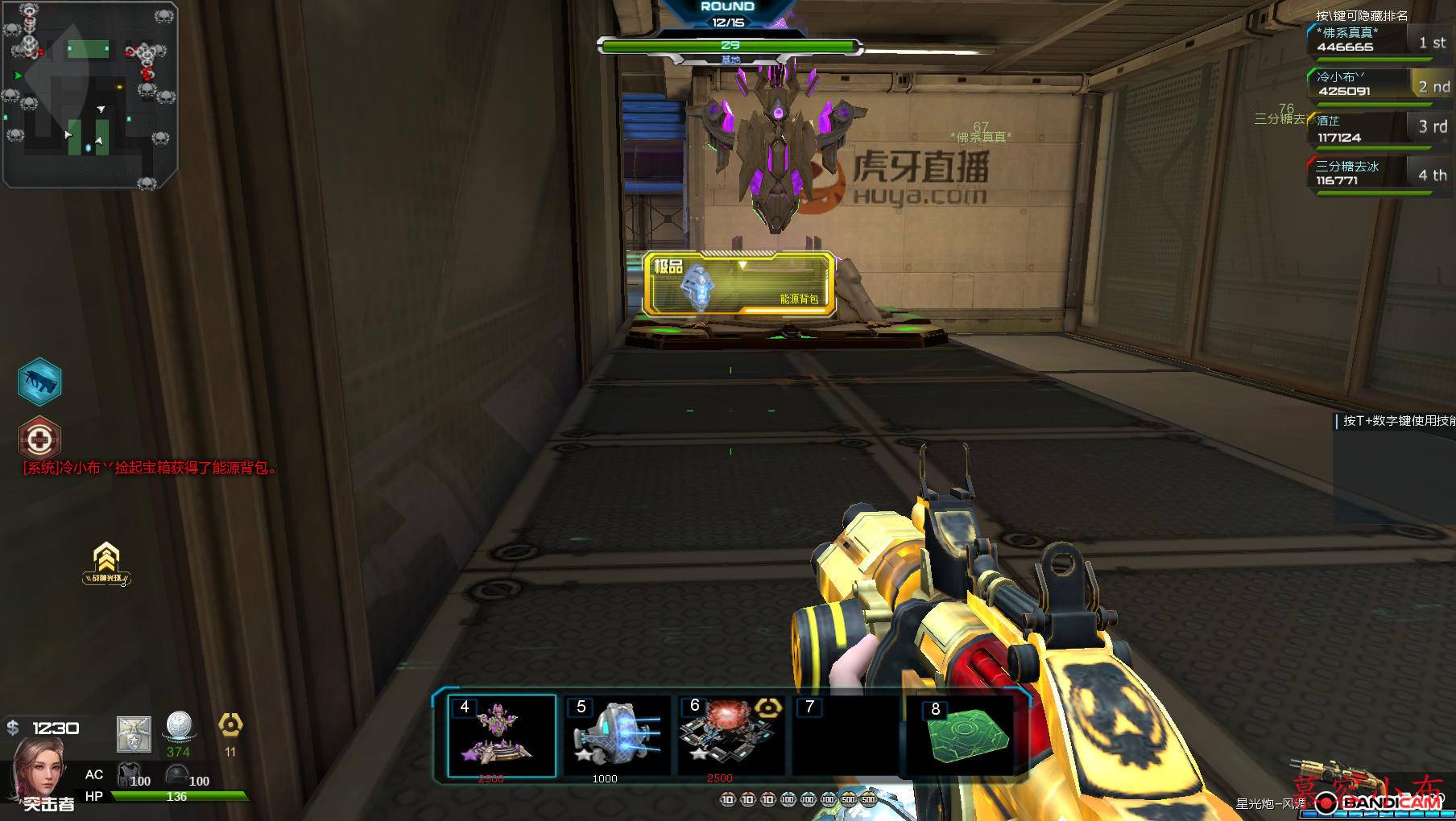
Task: Click the star shield badge icon
Action: click(134, 734)
